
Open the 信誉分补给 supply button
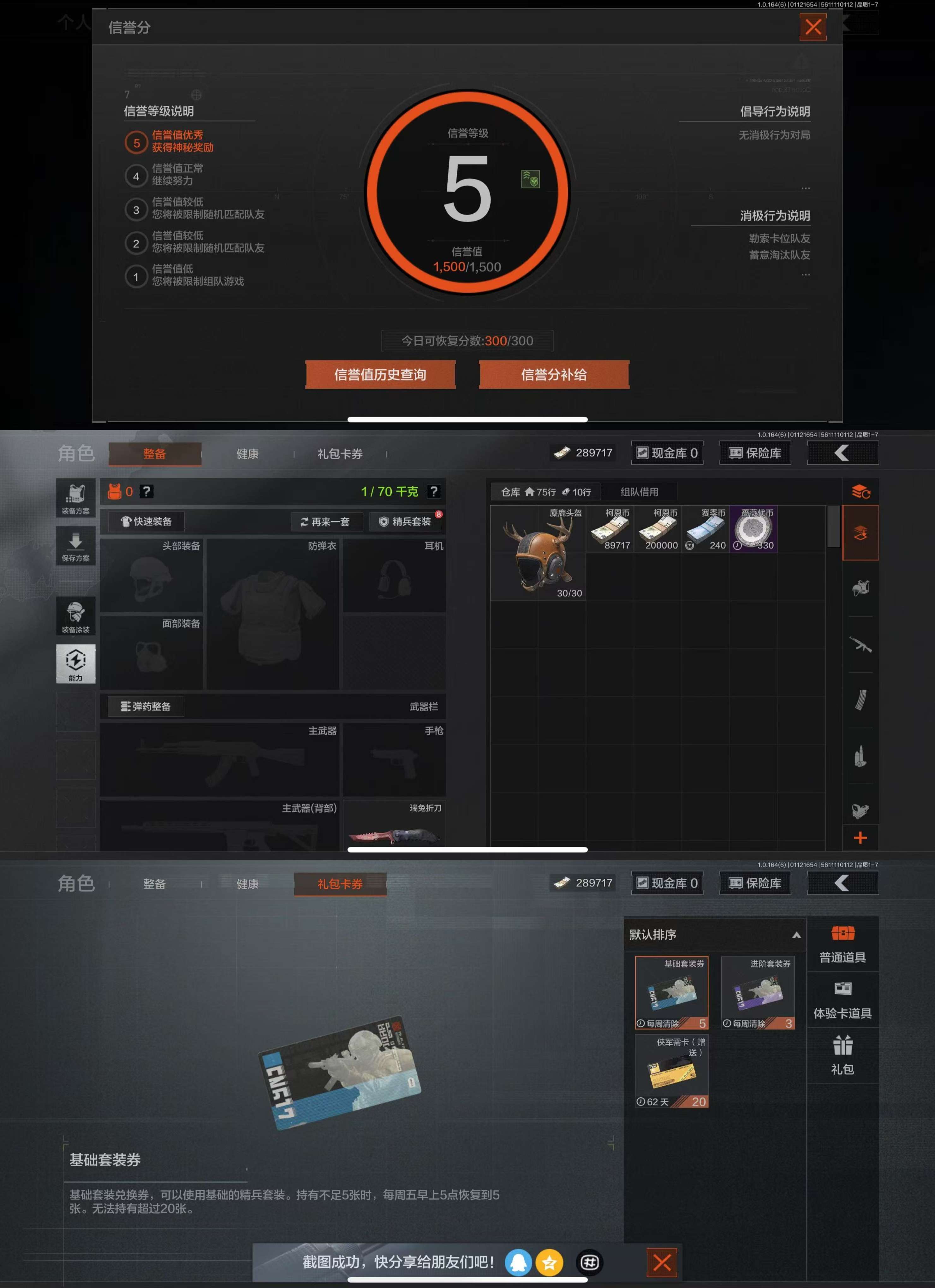pyautogui.click(x=554, y=374)
